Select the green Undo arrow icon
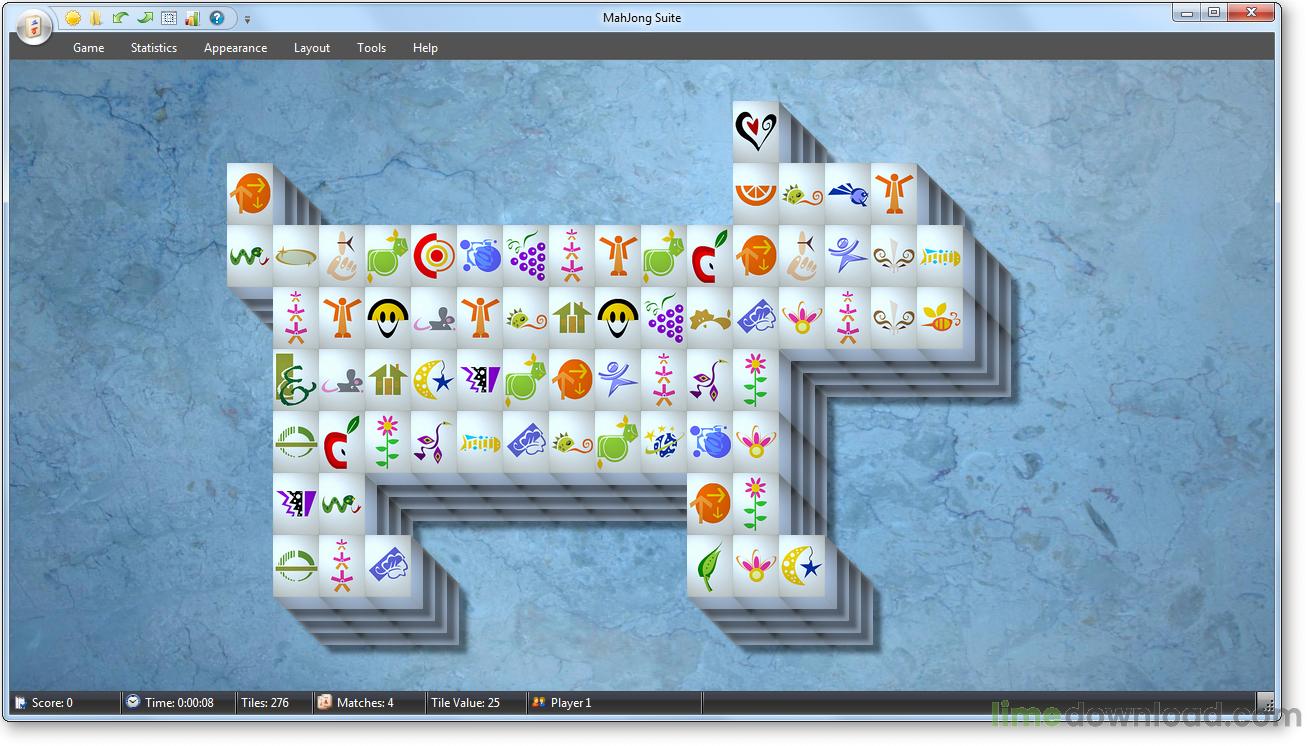 pyautogui.click(x=120, y=18)
